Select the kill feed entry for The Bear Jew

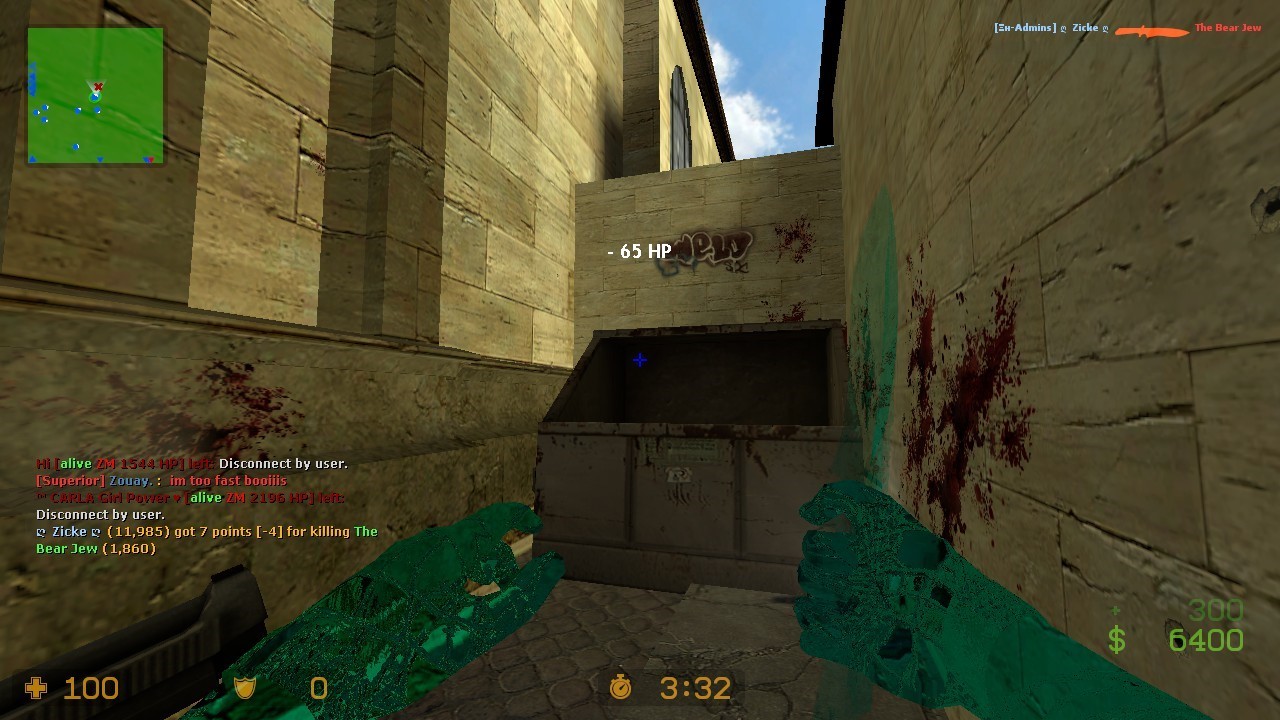click(x=1127, y=29)
